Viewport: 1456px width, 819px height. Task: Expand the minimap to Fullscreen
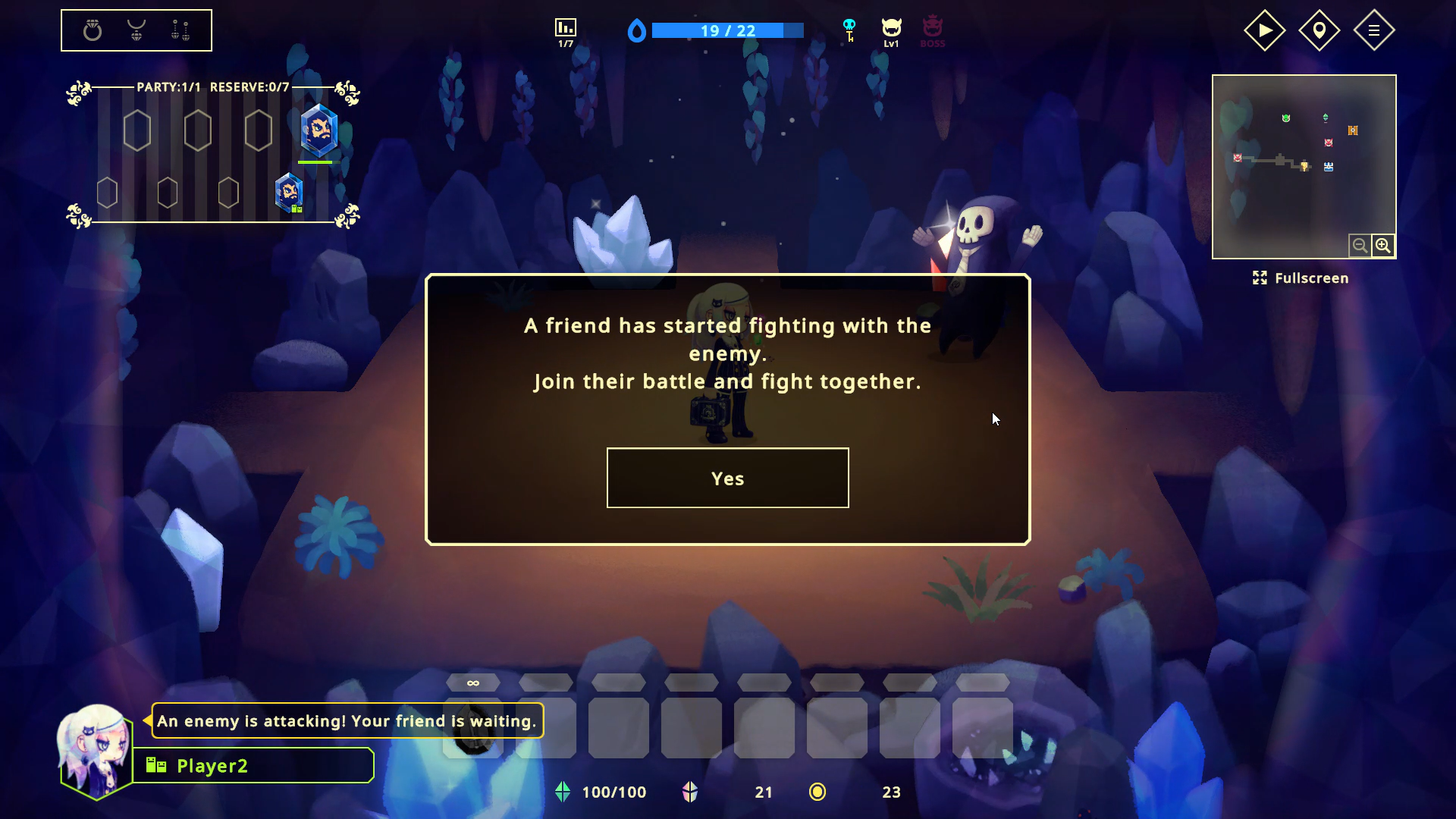coord(1301,278)
